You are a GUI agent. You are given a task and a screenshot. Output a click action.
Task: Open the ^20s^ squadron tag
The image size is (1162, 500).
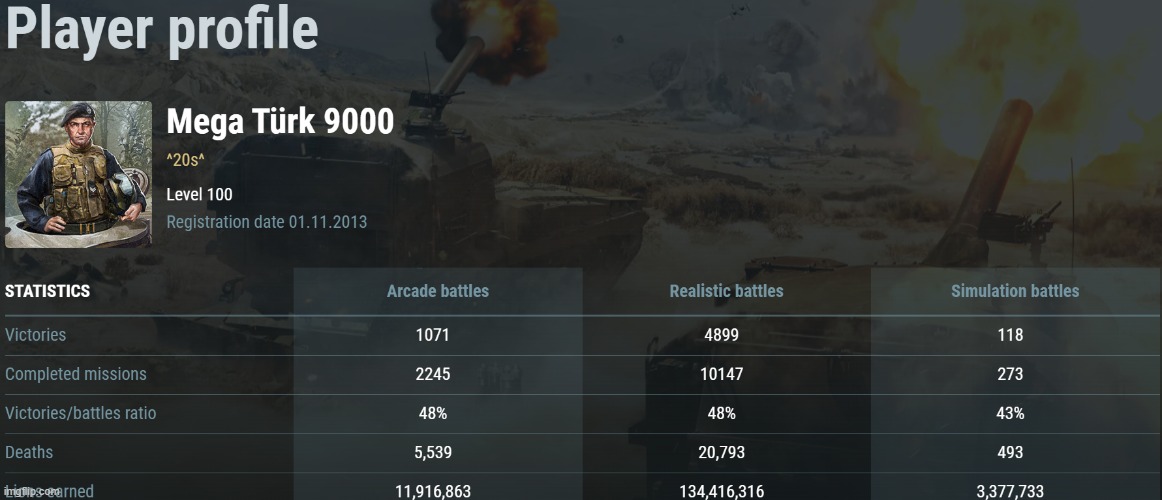point(186,160)
